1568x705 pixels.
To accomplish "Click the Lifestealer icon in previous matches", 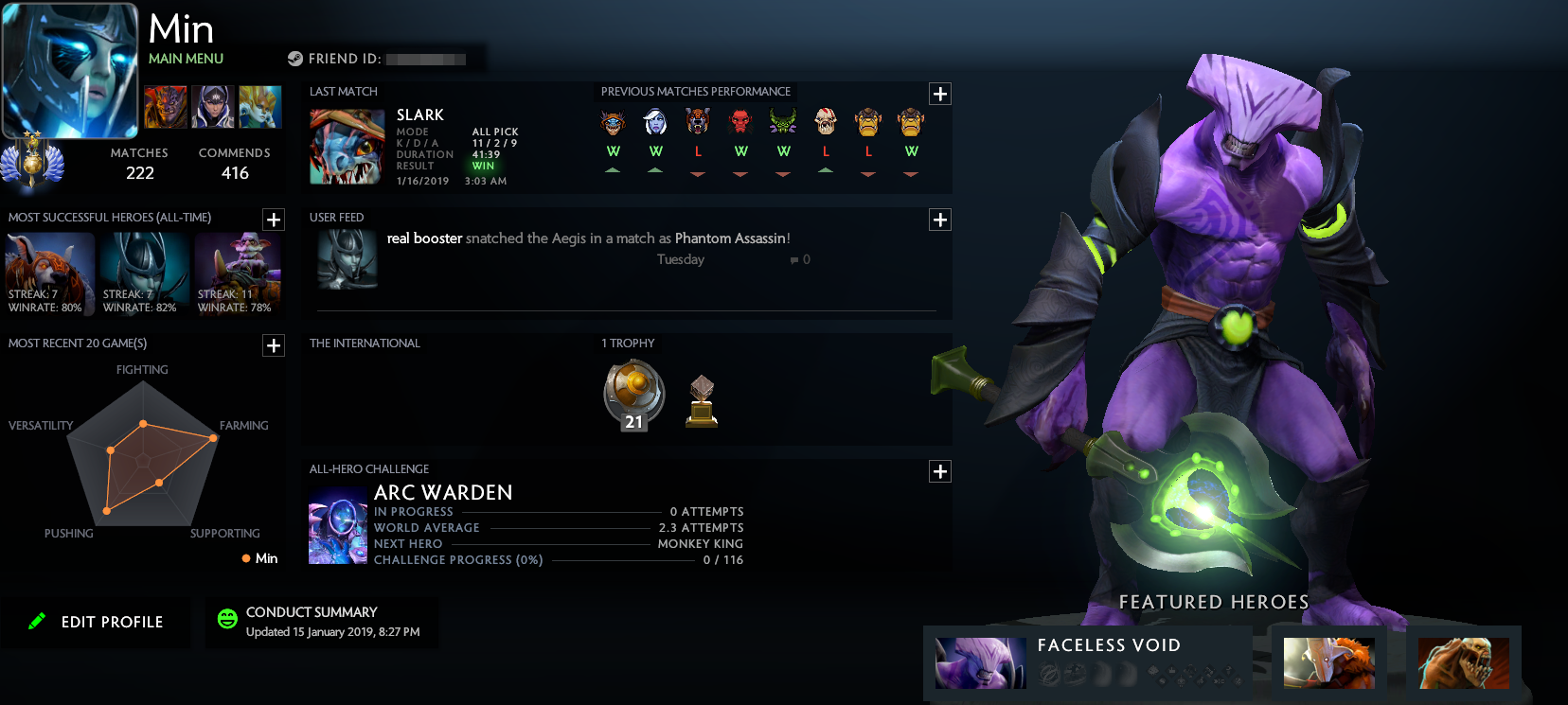I will tap(826, 121).
